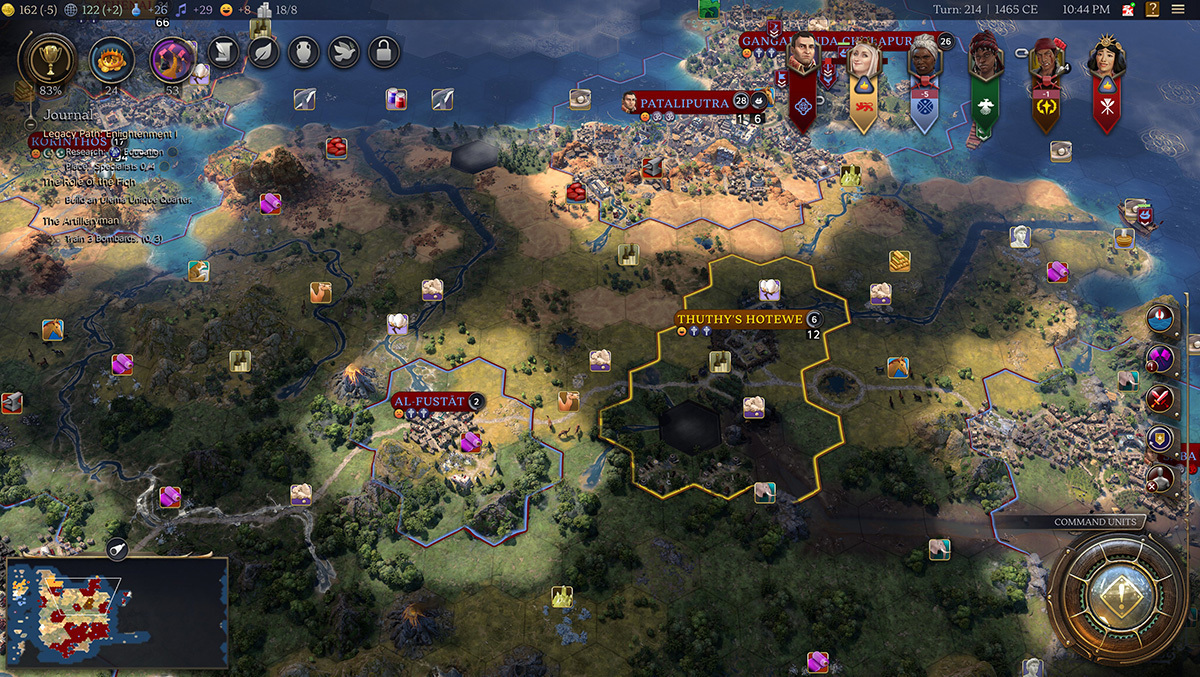Image resolution: width=1200 pixels, height=677 pixels.
Task: Open the Civilopedia question mark book
Action: (1152, 10)
